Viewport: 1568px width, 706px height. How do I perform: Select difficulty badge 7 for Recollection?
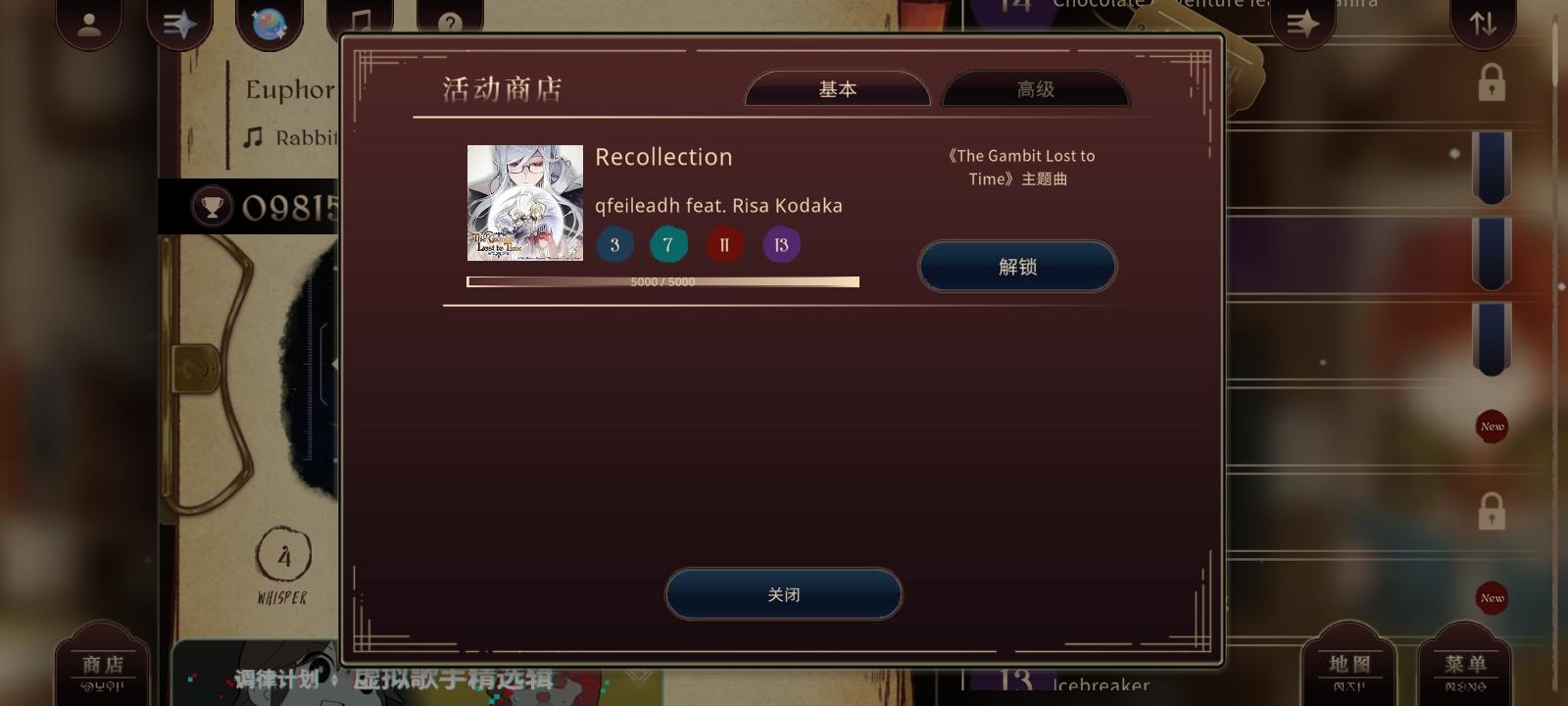668,244
